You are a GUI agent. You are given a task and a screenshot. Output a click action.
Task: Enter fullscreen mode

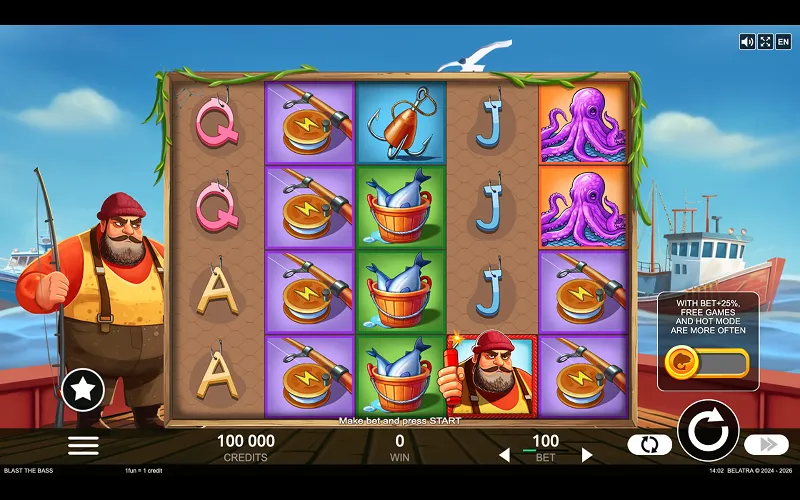pos(765,41)
